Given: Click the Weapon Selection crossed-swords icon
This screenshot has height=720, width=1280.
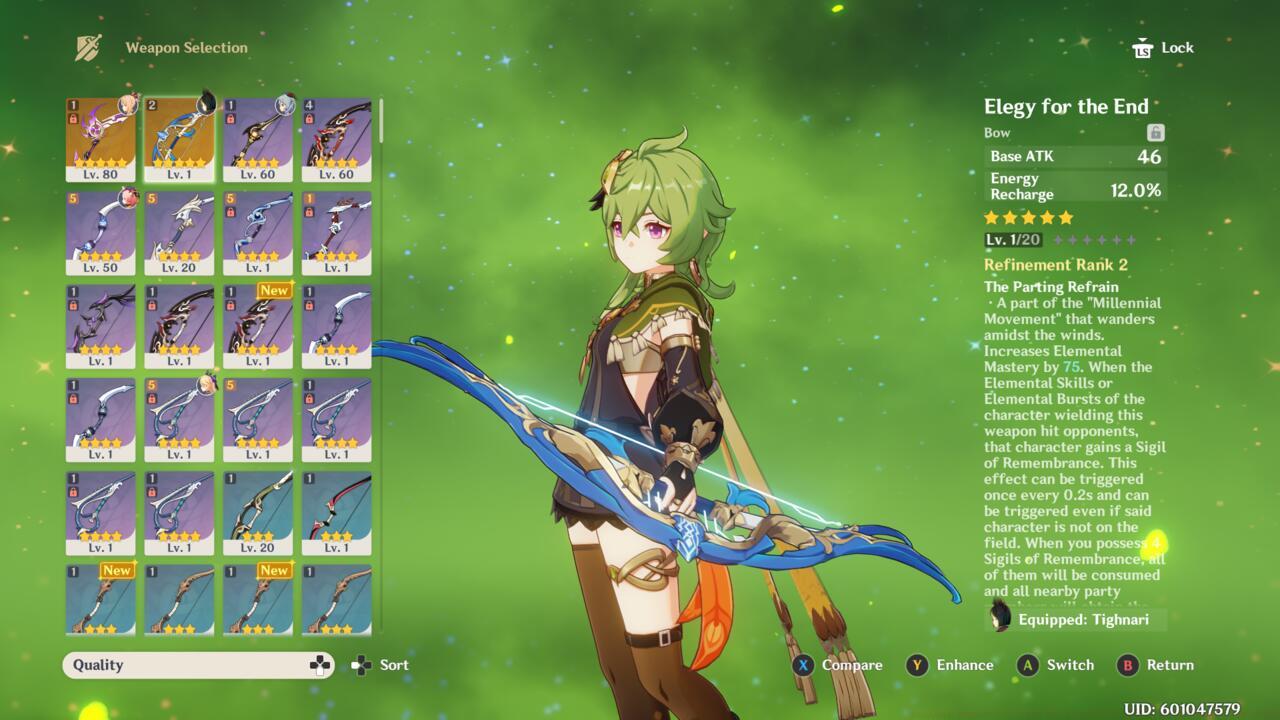Looking at the screenshot, I should (86, 45).
